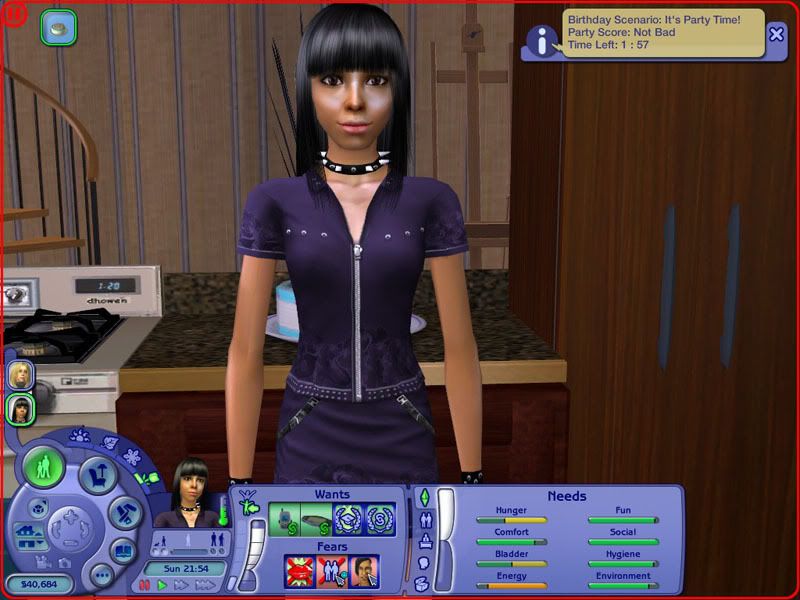Select the blonde Sim portrait
The width and height of the screenshot is (800, 600).
coord(21,375)
